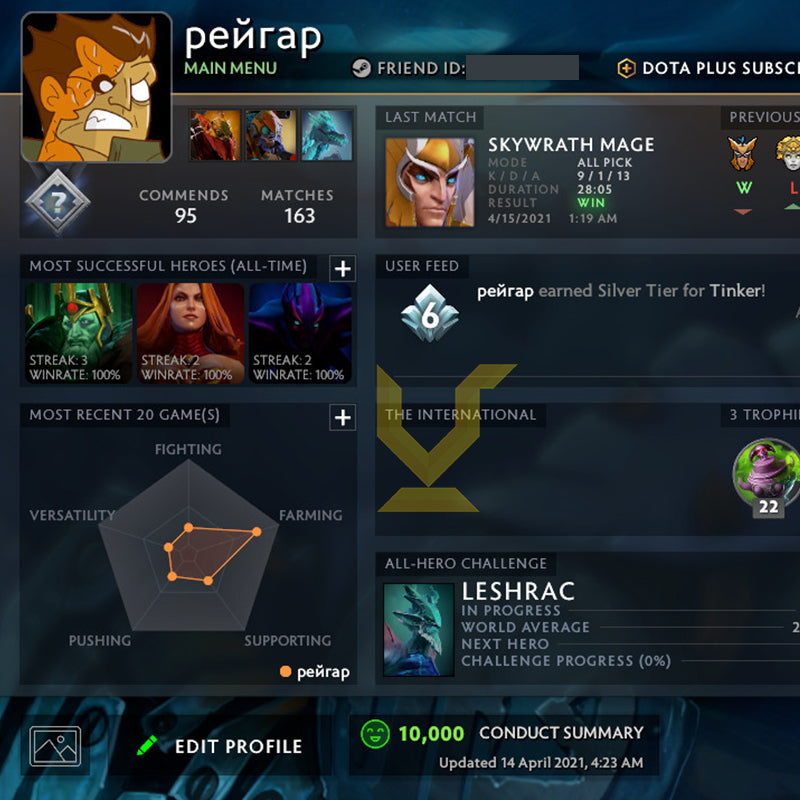Open the Leshrac All-Hero Challenge portrait
The width and height of the screenshot is (800, 800).
coord(418,630)
